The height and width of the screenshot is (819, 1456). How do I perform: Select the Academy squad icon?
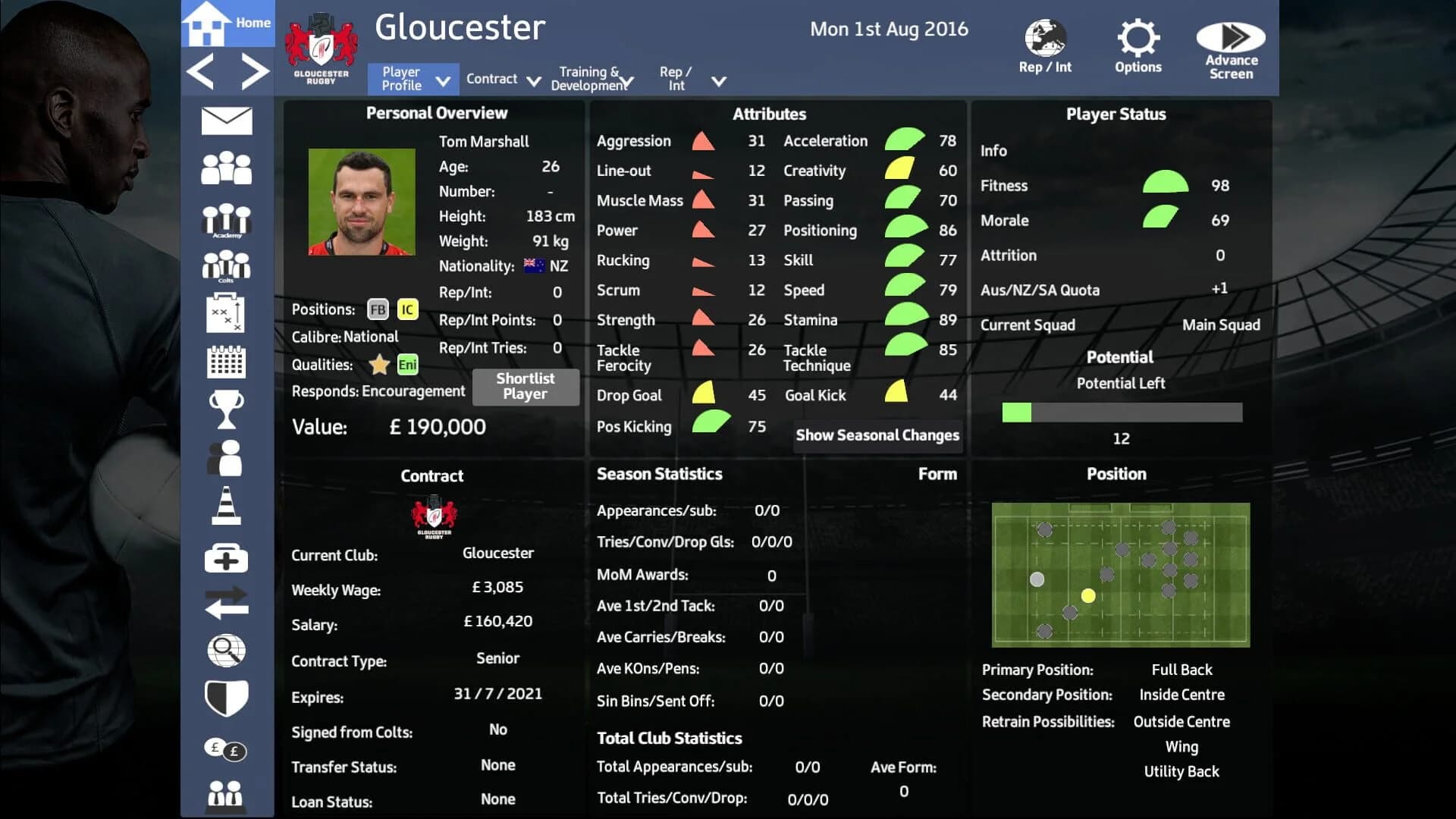[x=225, y=221]
